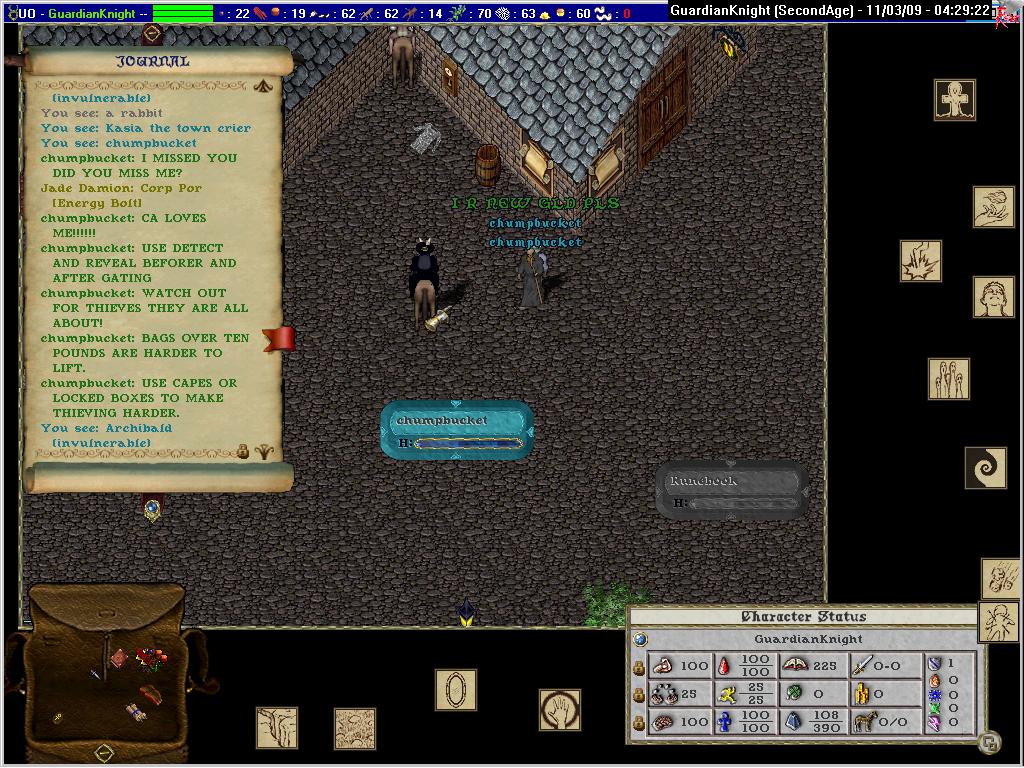The image size is (1024, 768).
Task: Toggle the strength stat lock
Action: pyautogui.click(x=639, y=666)
